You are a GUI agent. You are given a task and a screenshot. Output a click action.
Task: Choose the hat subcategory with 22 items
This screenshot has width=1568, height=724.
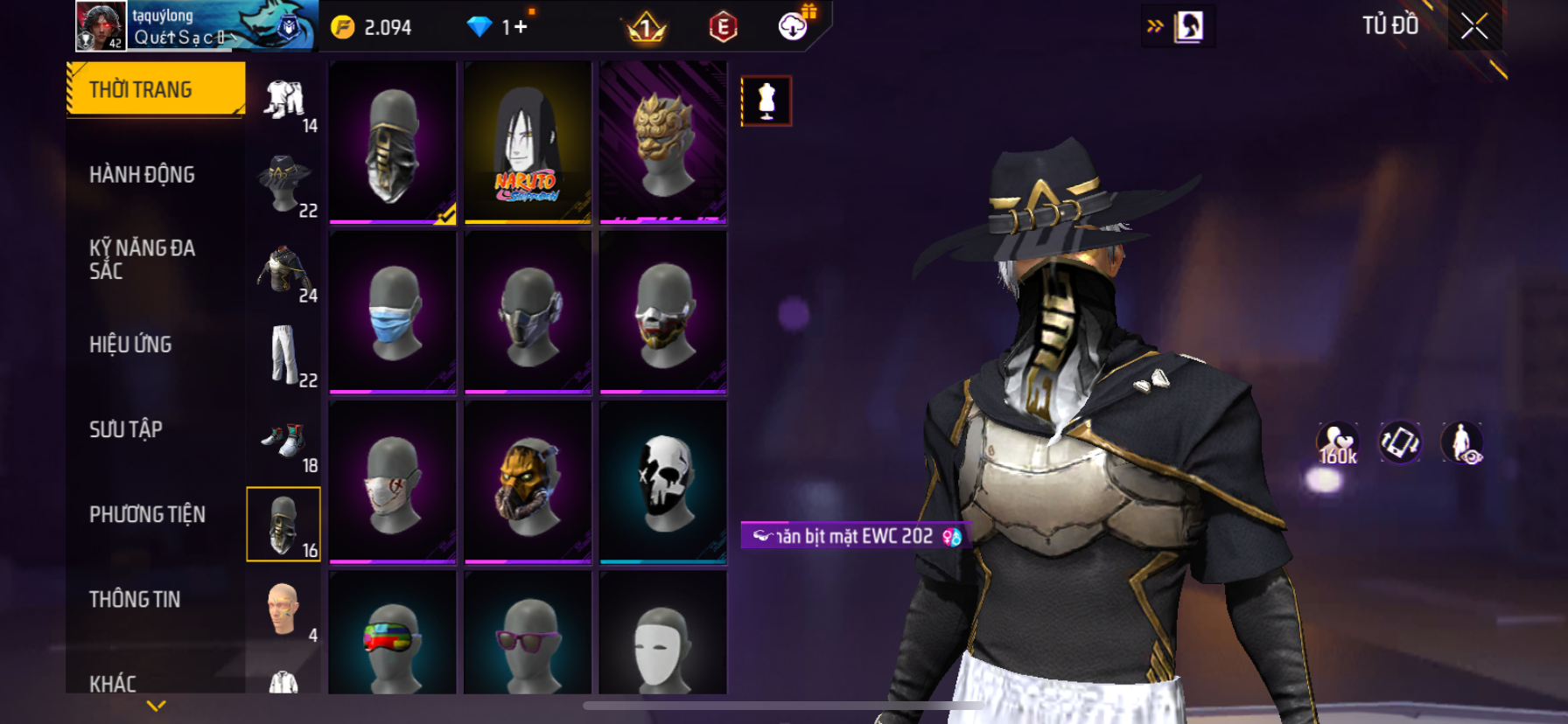(283, 185)
